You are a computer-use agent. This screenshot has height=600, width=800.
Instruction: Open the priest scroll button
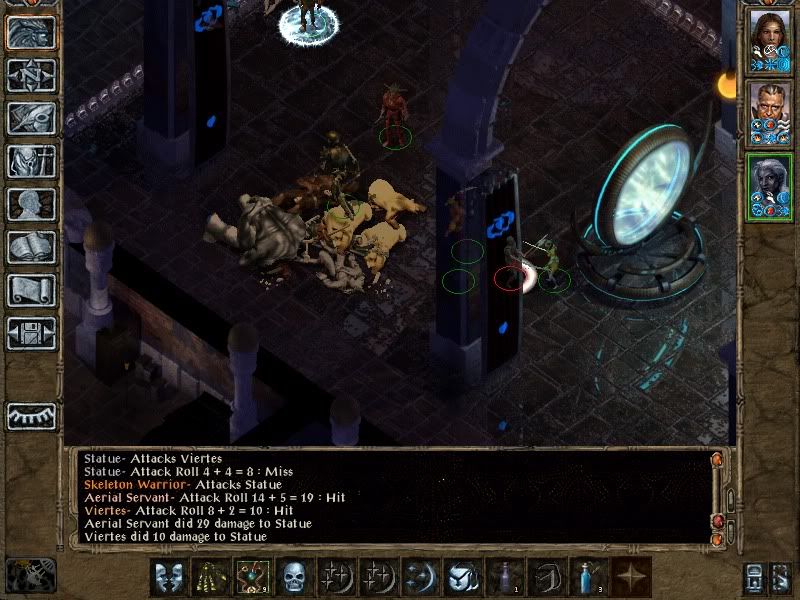click(x=32, y=290)
